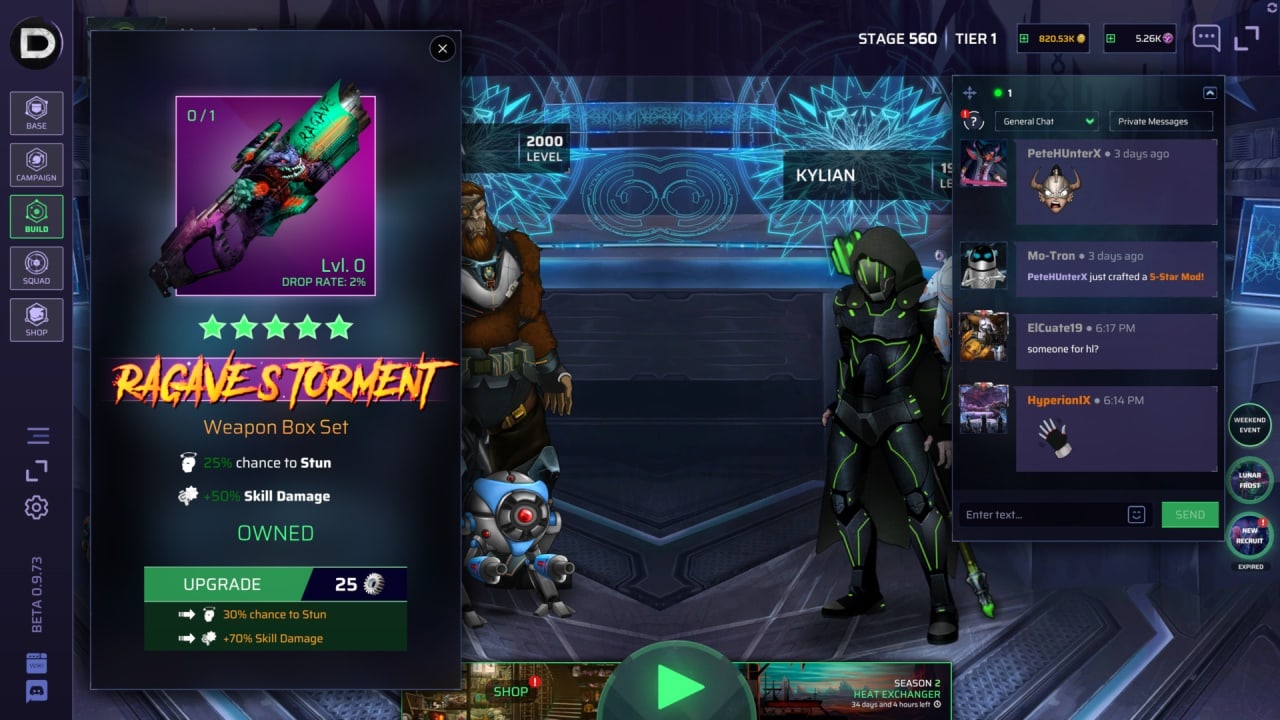Start the stage with the green play button
Image resolution: width=1280 pixels, height=720 pixels.
(681, 686)
